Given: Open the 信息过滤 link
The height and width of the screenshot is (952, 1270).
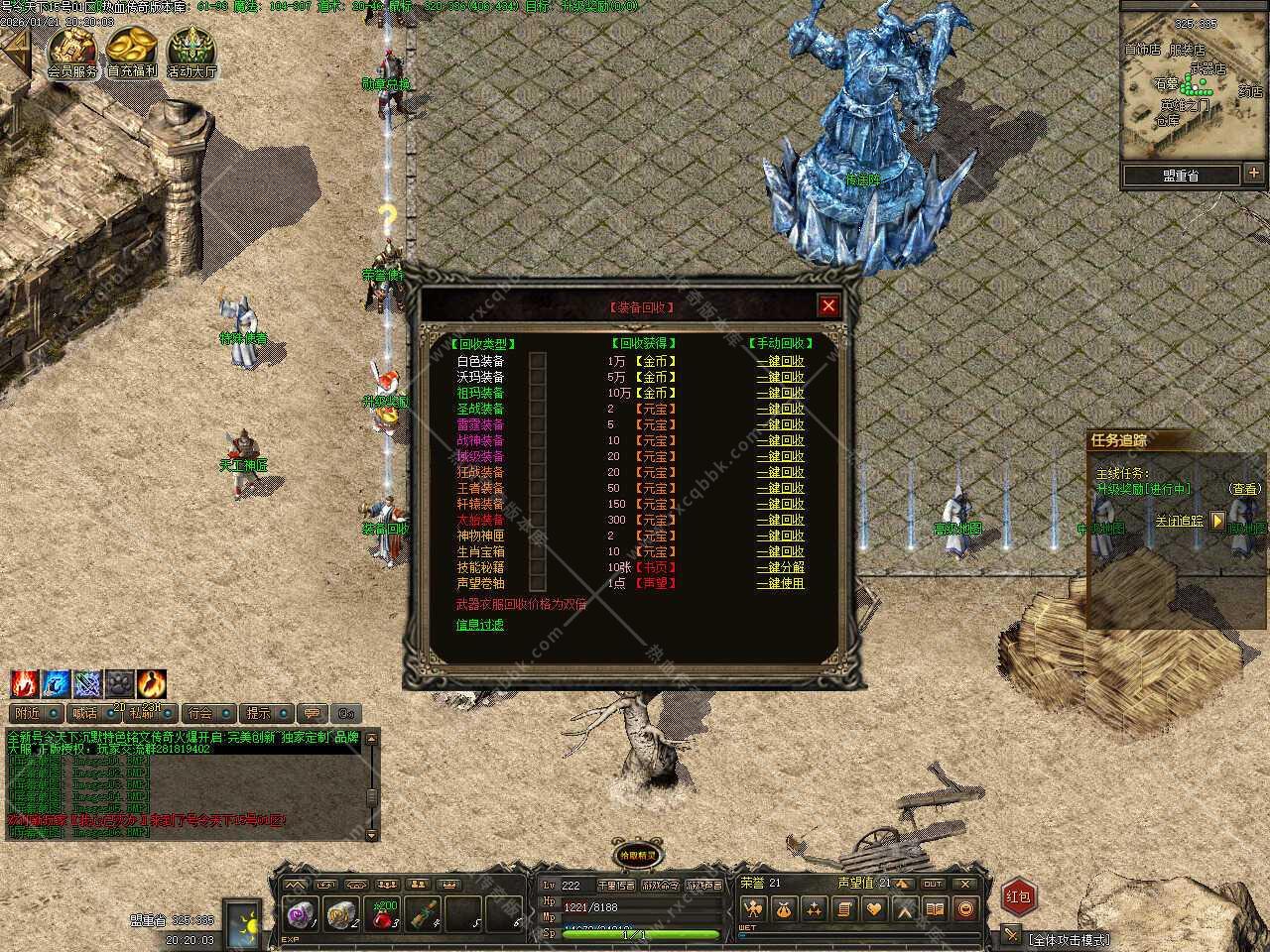Looking at the screenshot, I should [x=479, y=625].
